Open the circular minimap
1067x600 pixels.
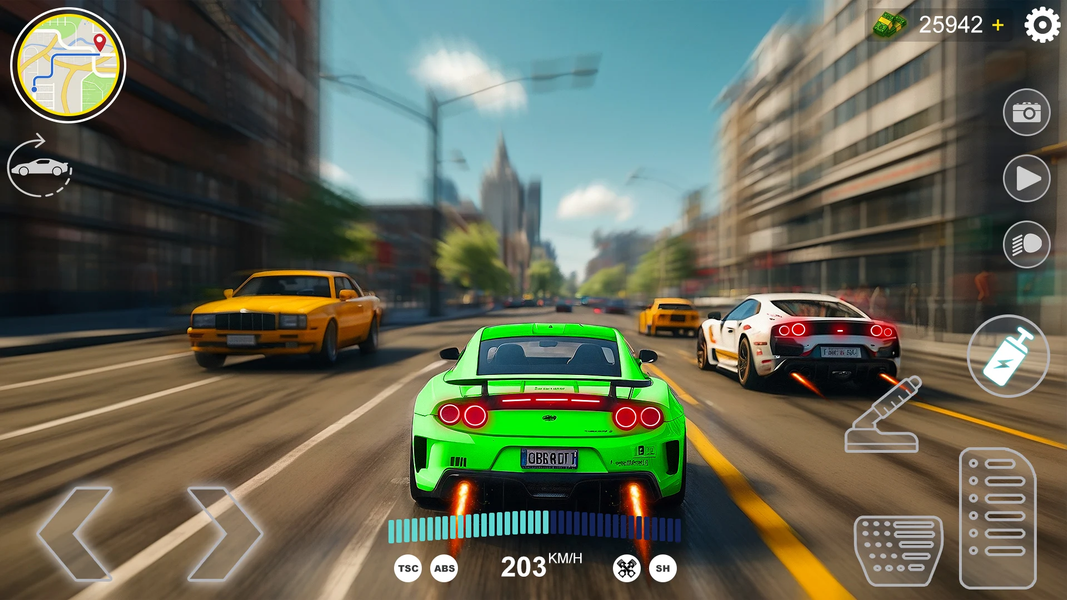tap(68, 65)
